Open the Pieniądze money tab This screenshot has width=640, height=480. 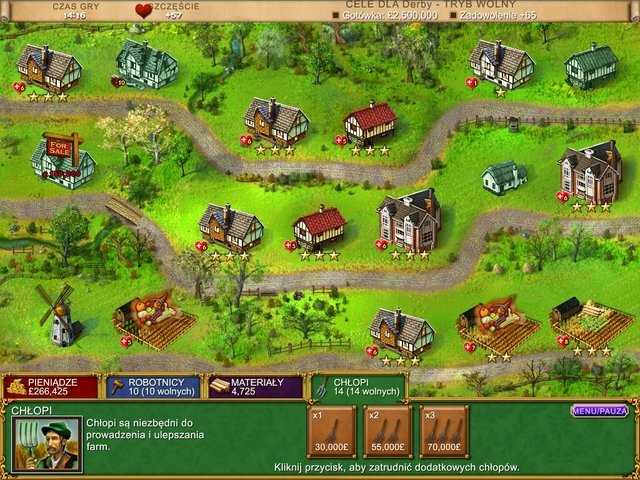(x=51, y=386)
